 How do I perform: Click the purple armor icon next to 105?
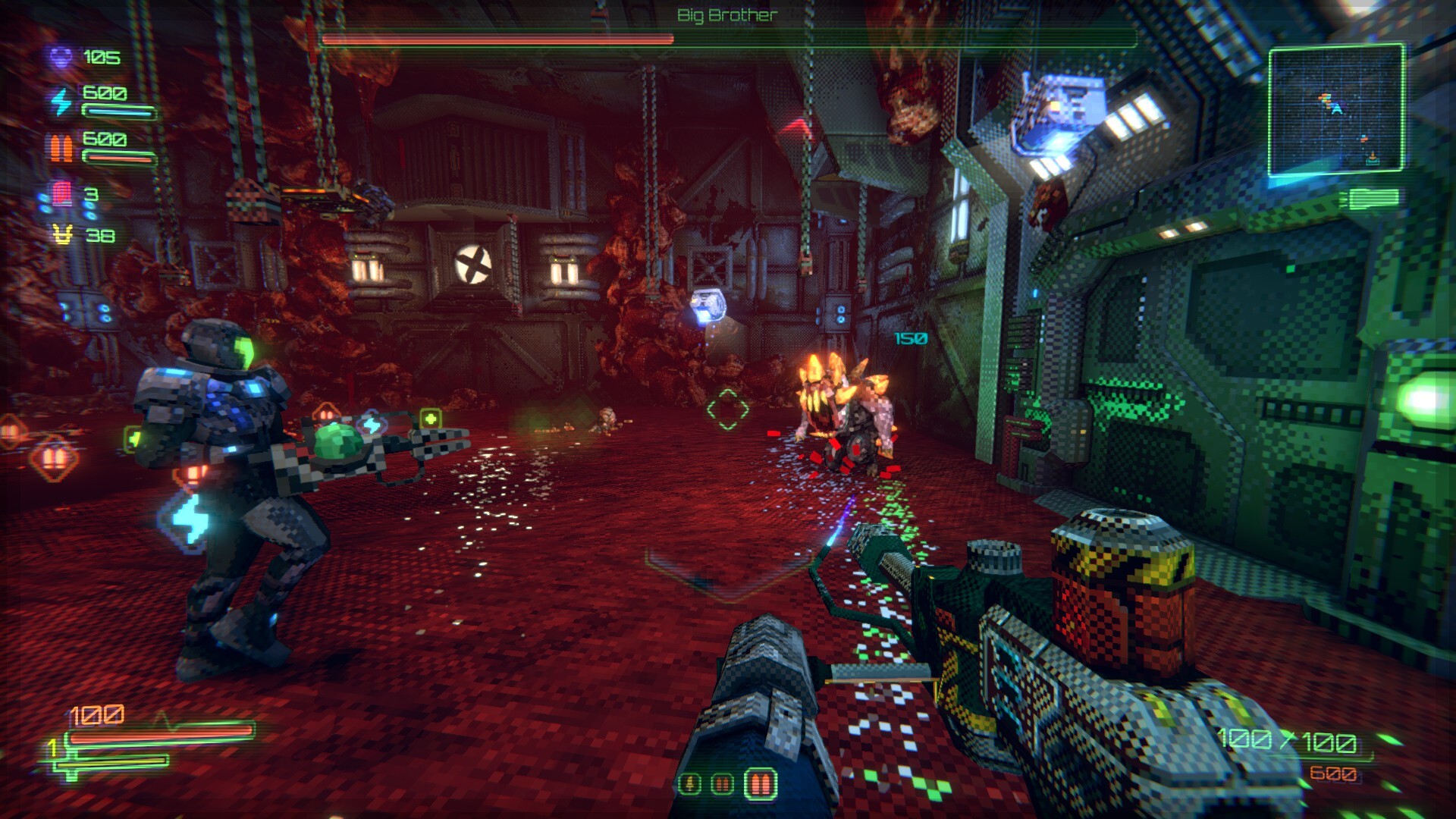pyautogui.click(x=61, y=57)
